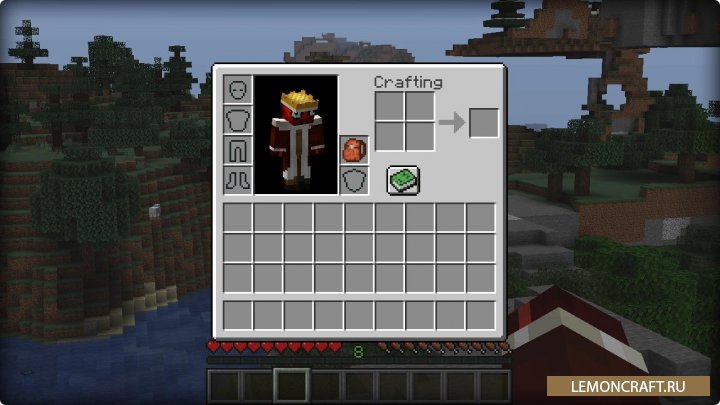Select the boots armor slot
This screenshot has height=405, width=720.
pyautogui.click(x=237, y=180)
